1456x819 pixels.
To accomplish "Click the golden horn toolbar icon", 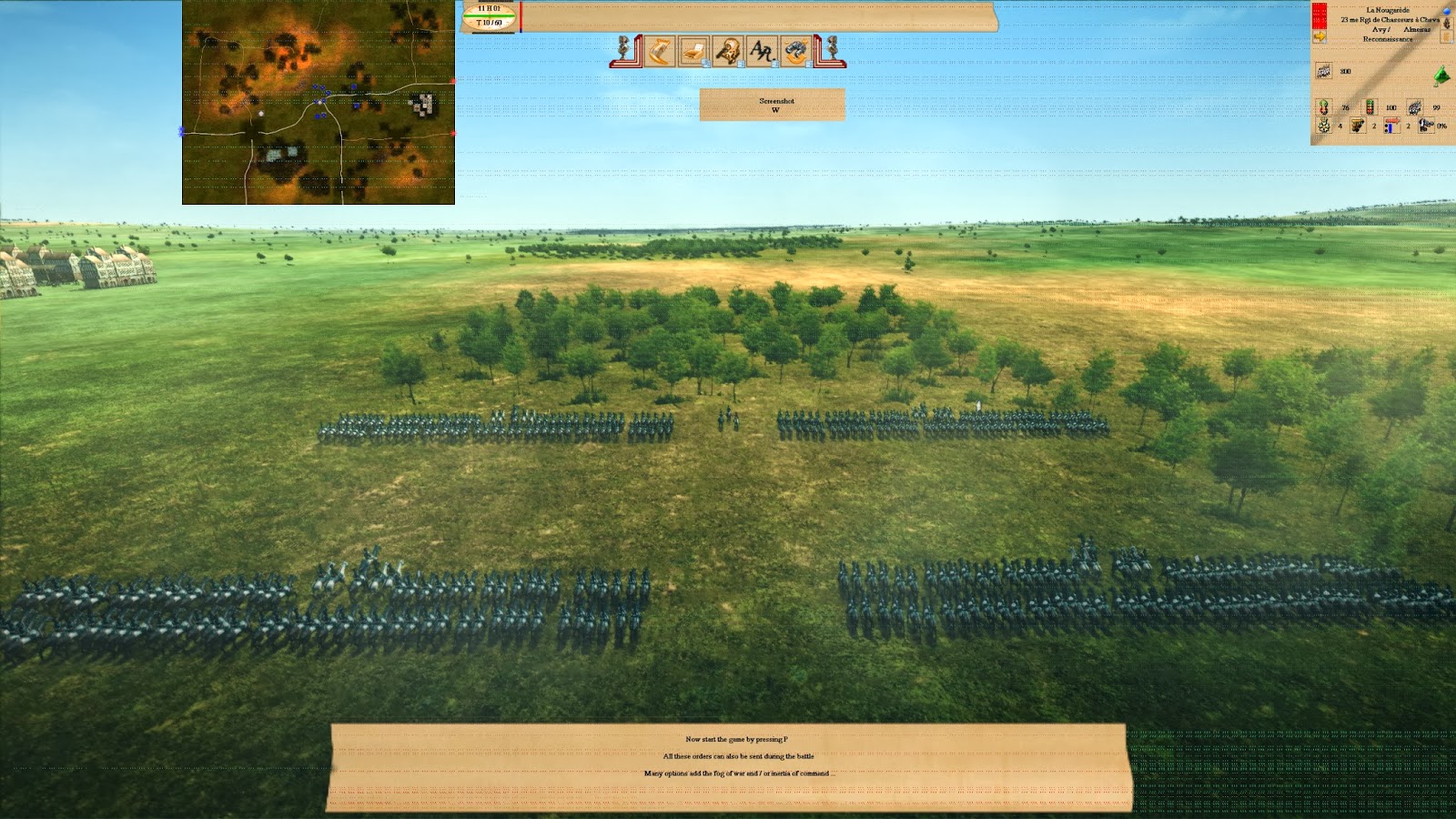I will [658, 51].
